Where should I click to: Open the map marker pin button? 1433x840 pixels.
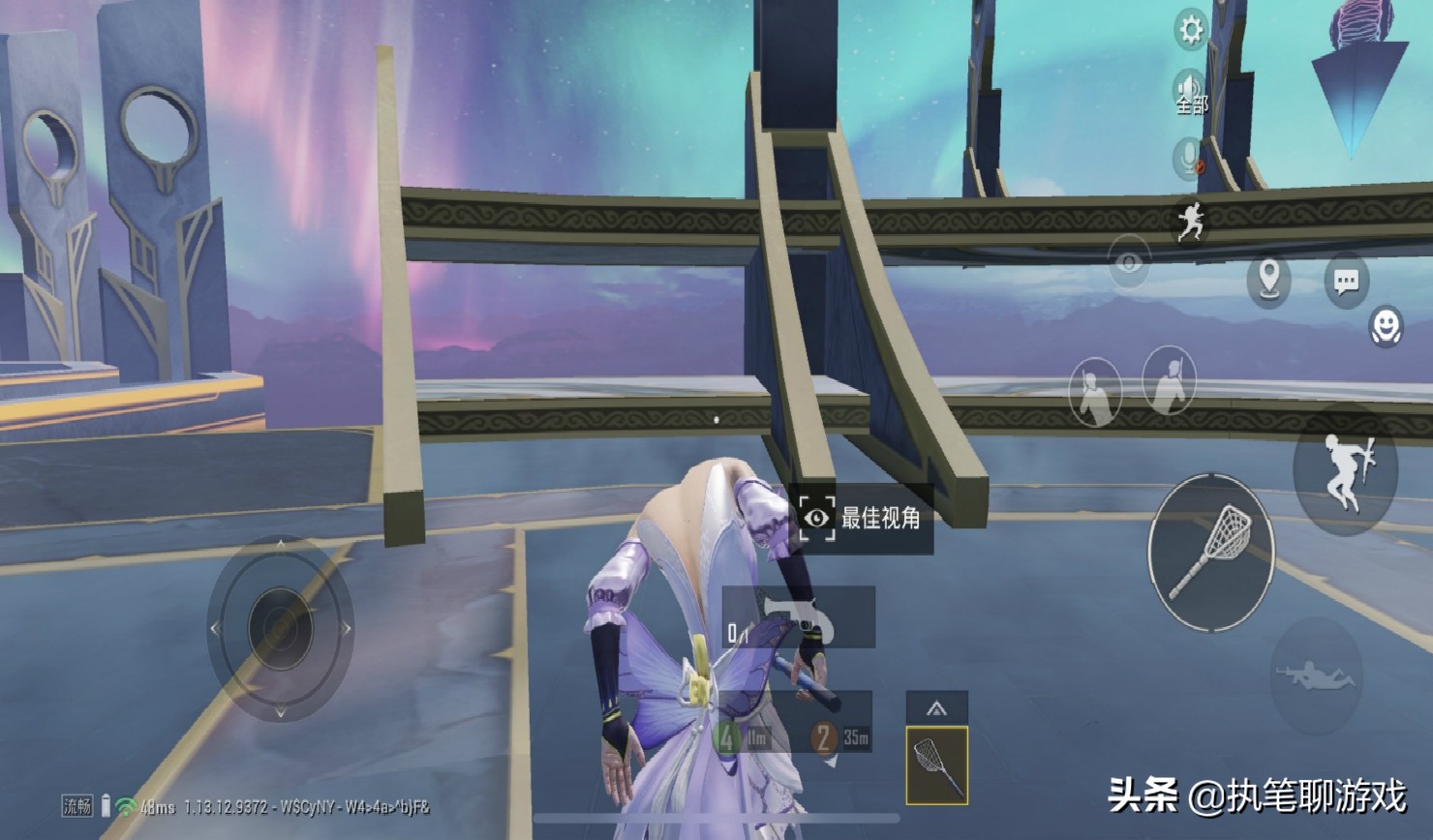coord(1268,281)
